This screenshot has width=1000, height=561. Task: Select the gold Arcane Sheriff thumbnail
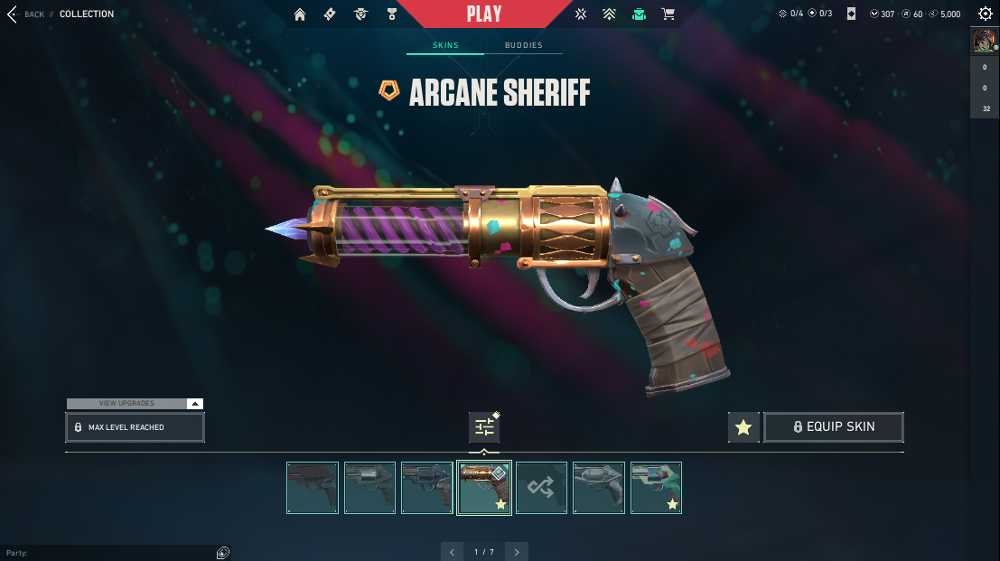(x=484, y=487)
